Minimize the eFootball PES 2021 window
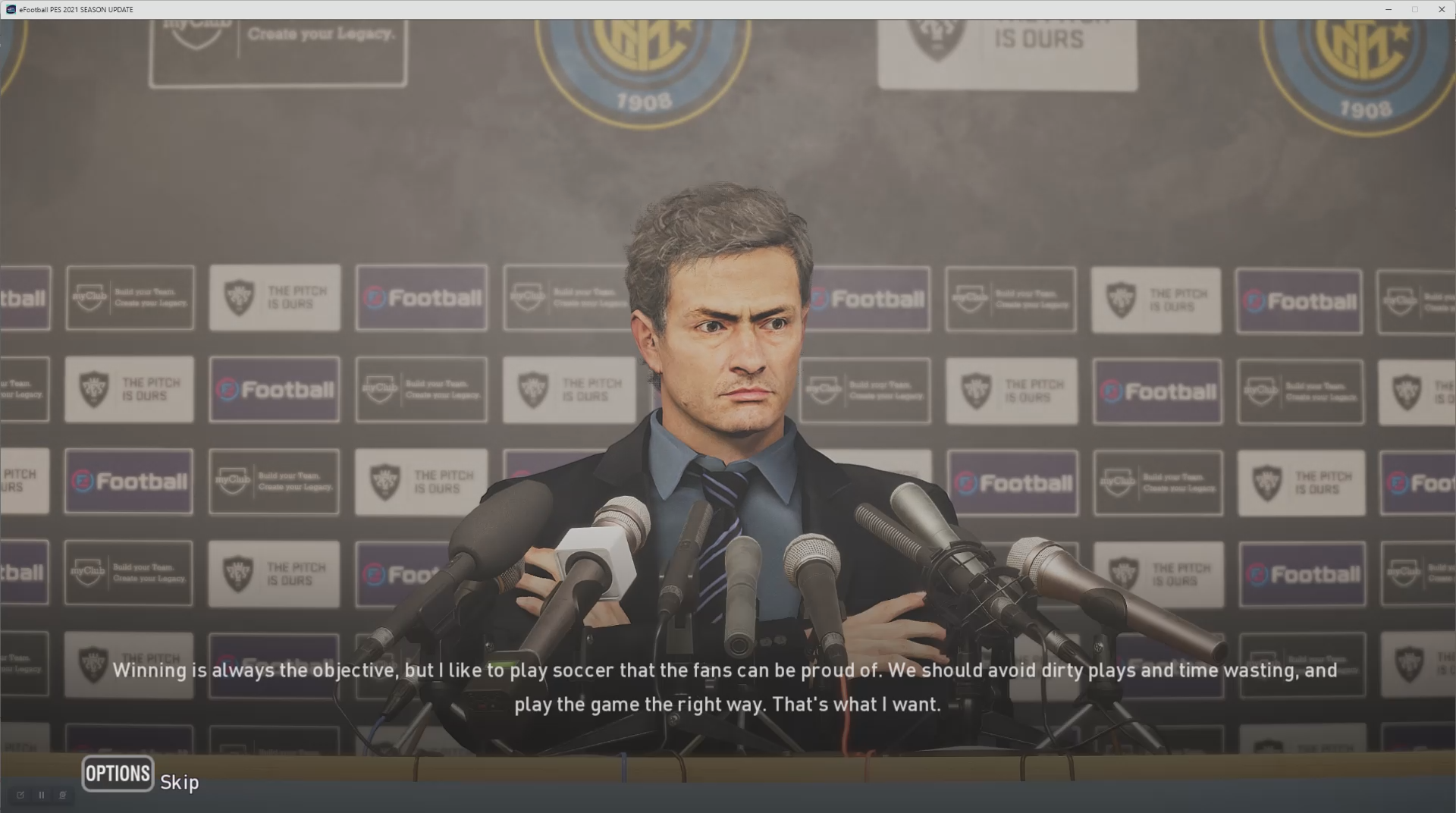1456x813 pixels. [1389, 9]
